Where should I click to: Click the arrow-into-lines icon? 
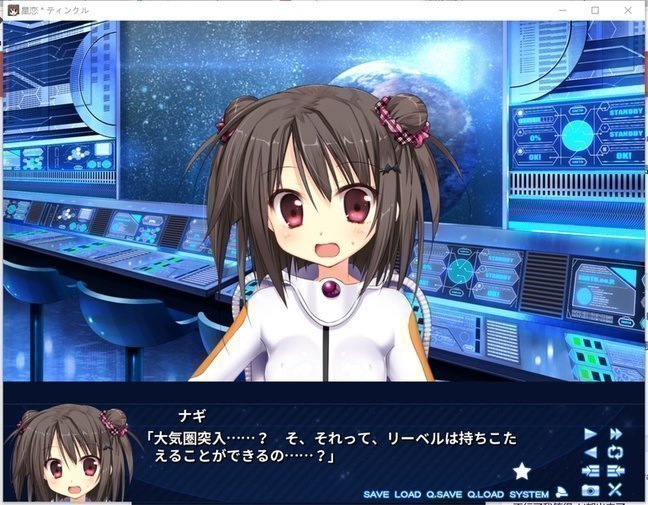[x=590, y=471]
